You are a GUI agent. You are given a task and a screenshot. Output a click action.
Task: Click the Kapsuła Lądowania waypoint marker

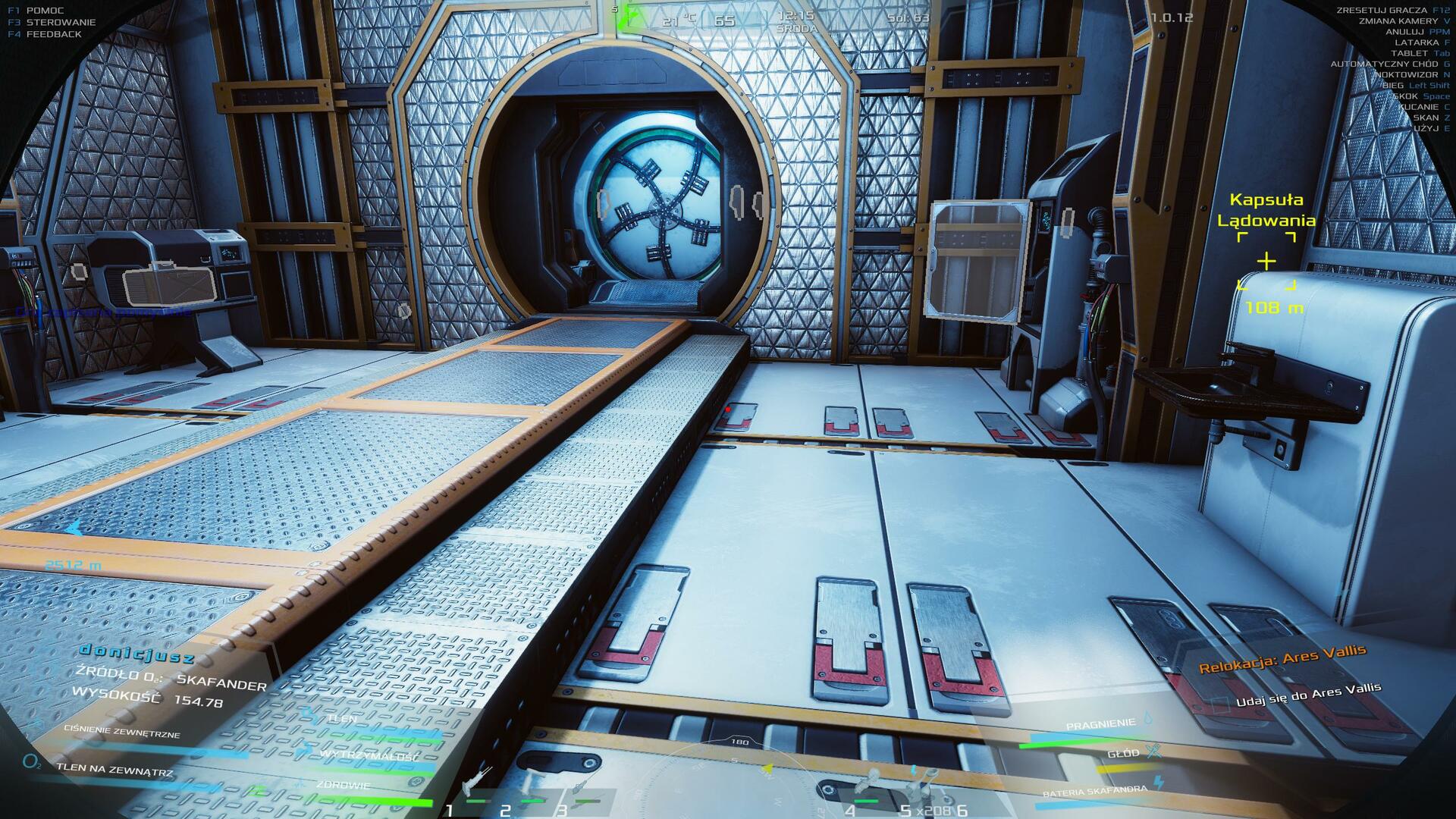1266,262
